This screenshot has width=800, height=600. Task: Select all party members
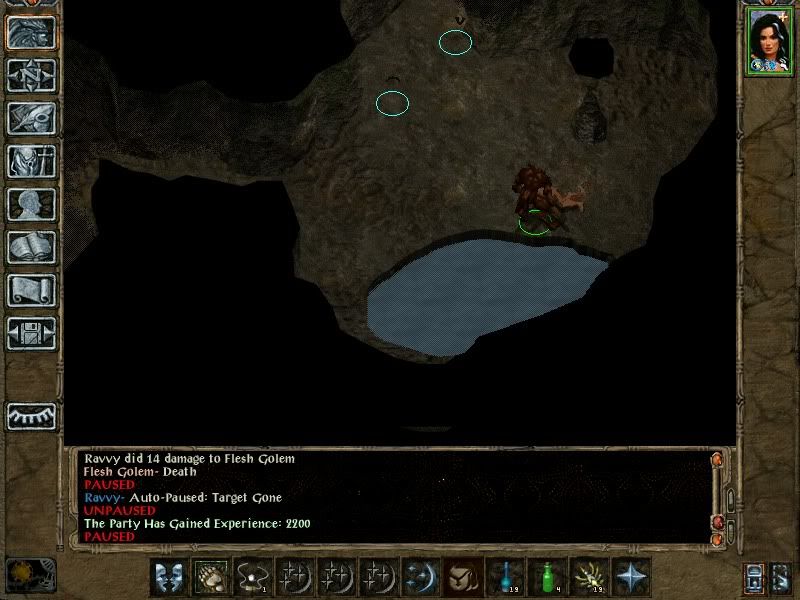(x=755, y=577)
